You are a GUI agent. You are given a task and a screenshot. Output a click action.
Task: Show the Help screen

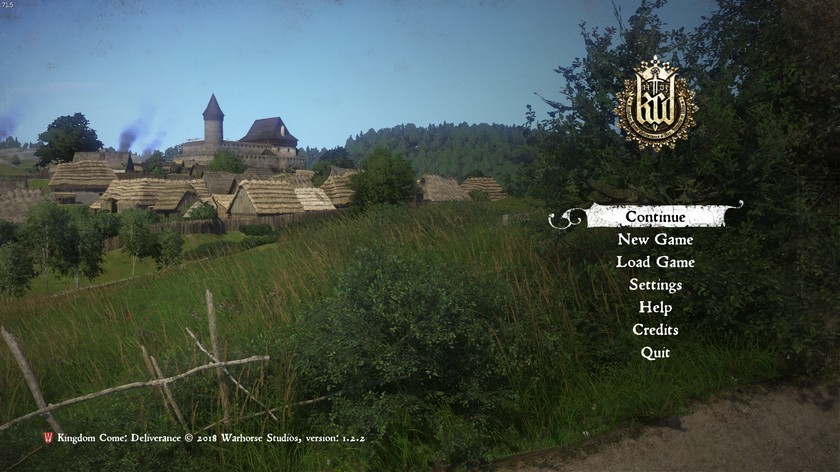tap(655, 307)
